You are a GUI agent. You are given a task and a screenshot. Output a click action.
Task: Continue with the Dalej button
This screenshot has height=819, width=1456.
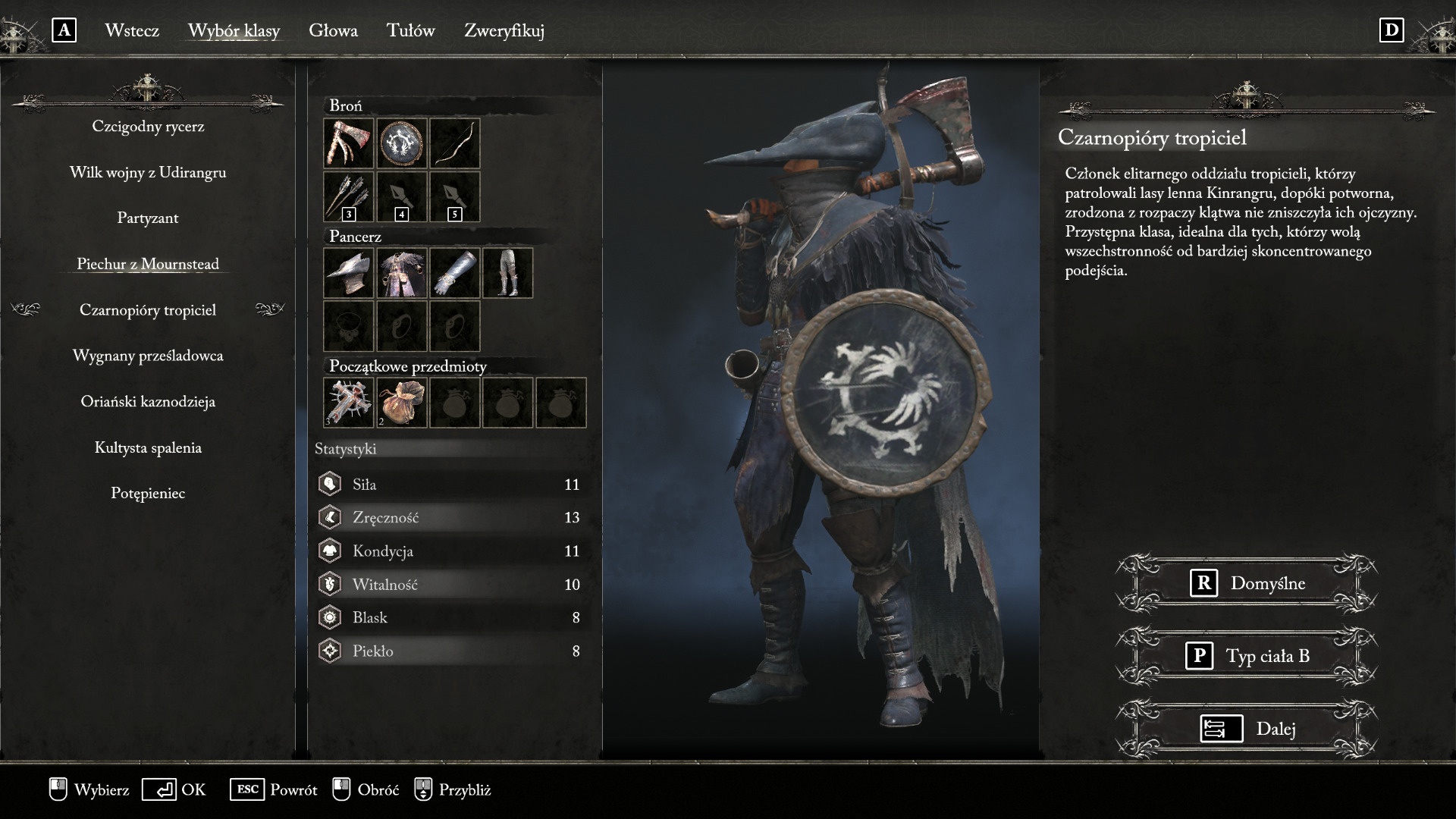(x=1247, y=729)
